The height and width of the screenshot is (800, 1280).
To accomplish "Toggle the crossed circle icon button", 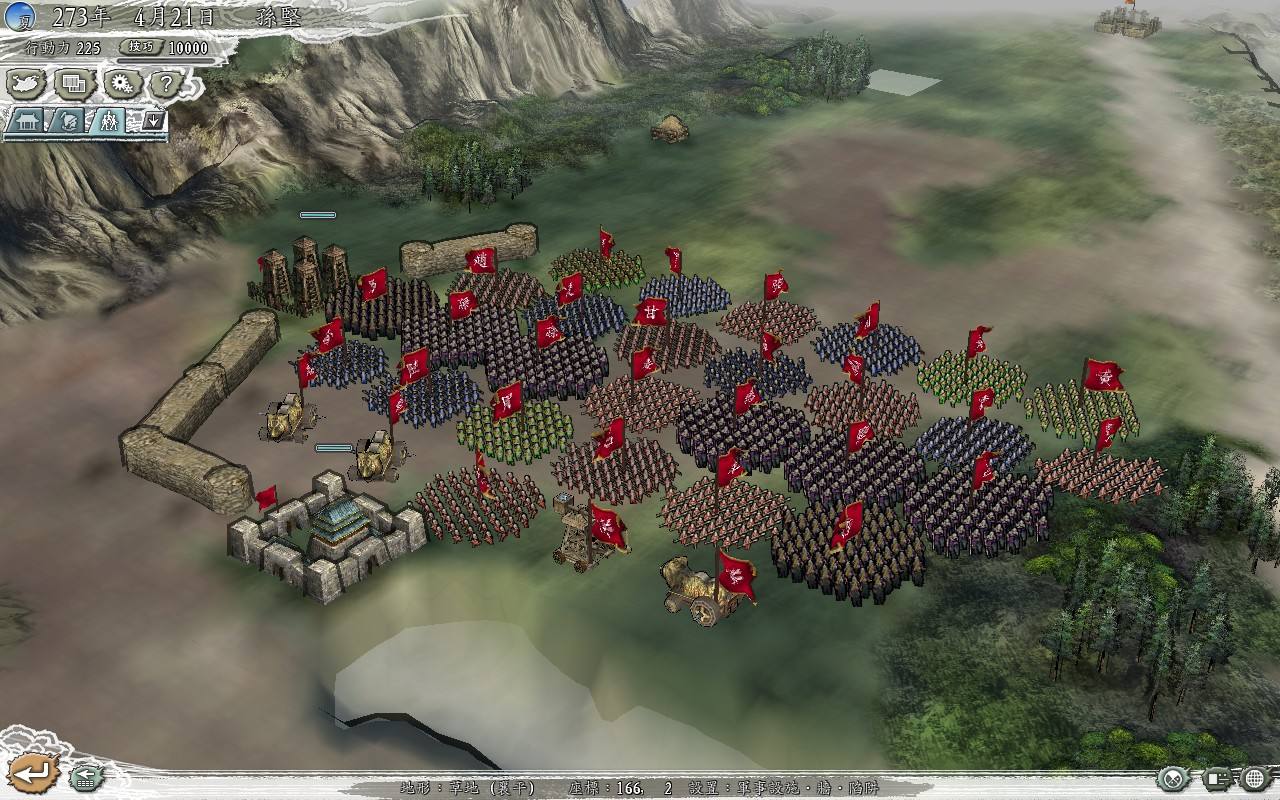I will 1172,778.
